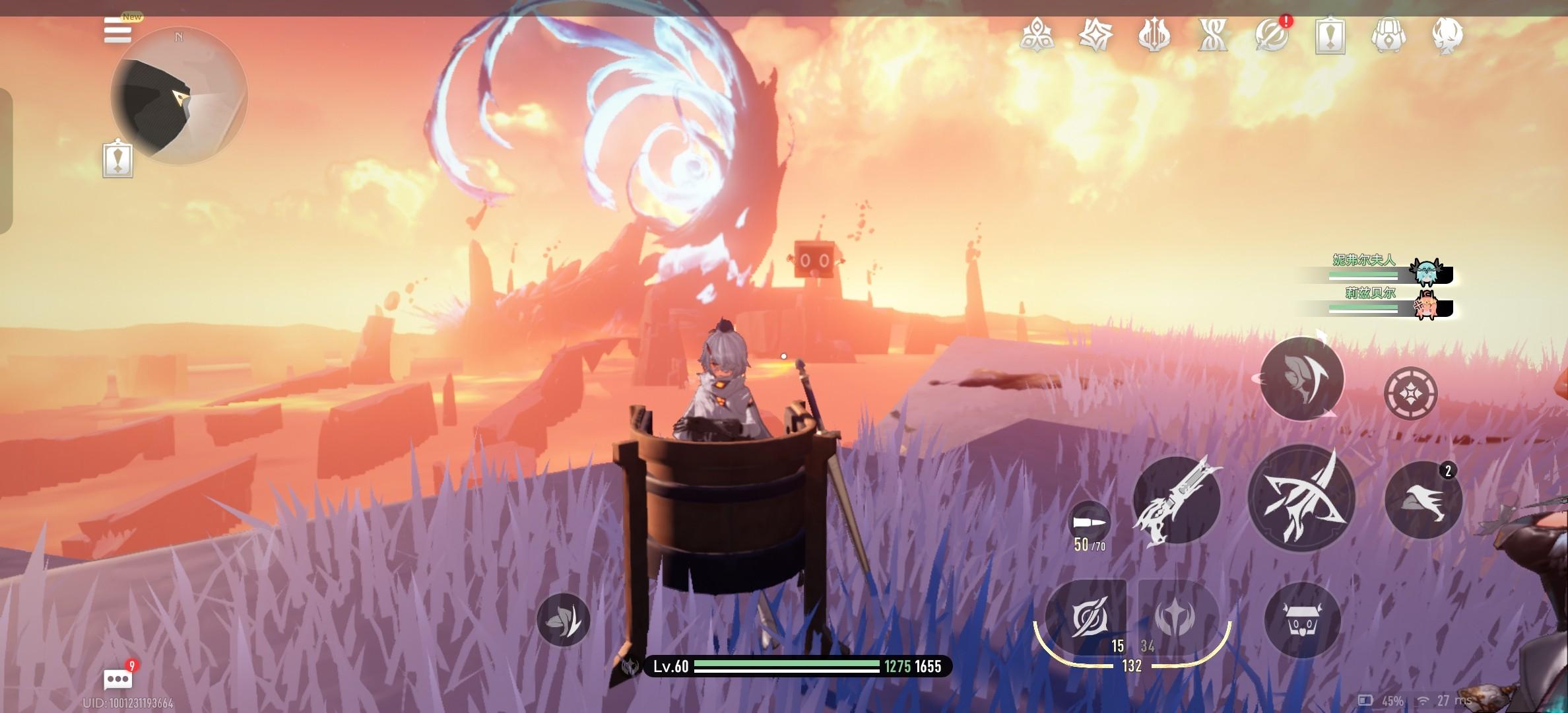Screen dimensions: 1568x713
Task: Open the sword-in-circle icon with red alert
Action: (x=1272, y=35)
